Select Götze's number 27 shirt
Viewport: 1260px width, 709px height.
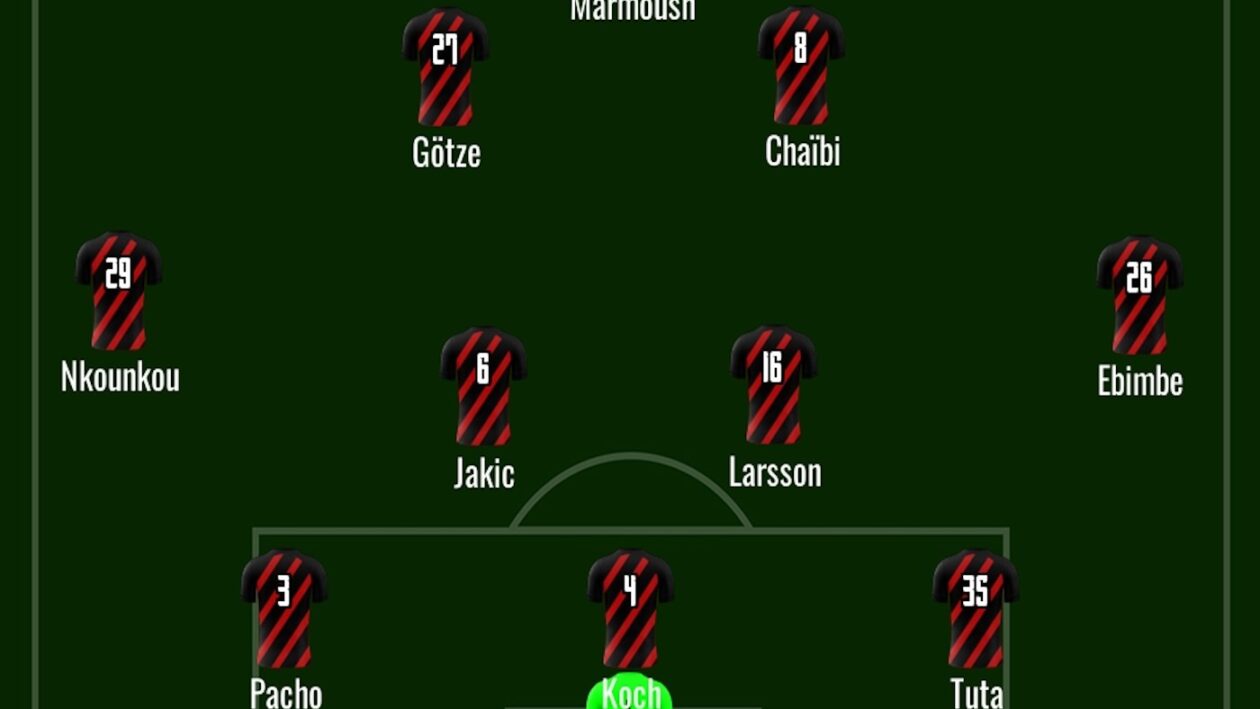[446, 68]
